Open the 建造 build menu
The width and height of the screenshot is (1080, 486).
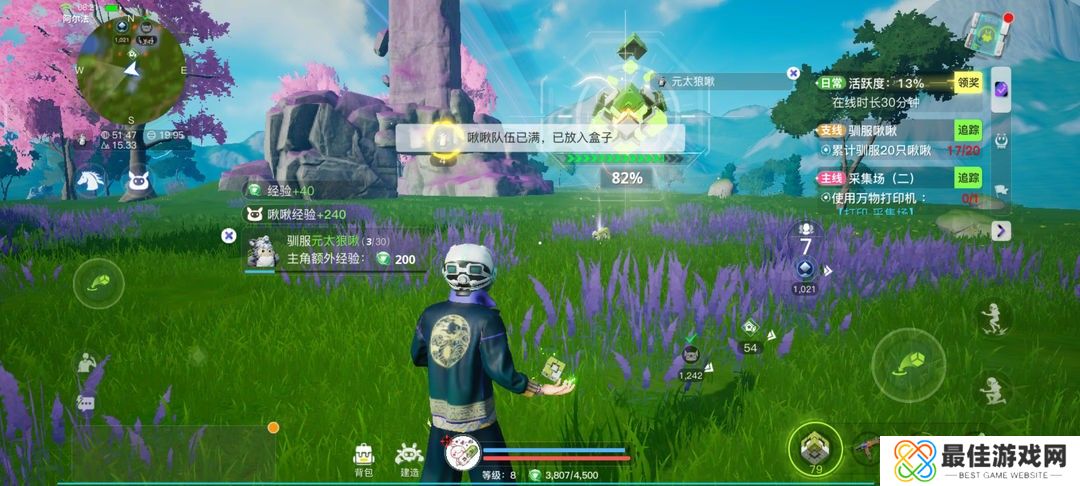(408, 458)
